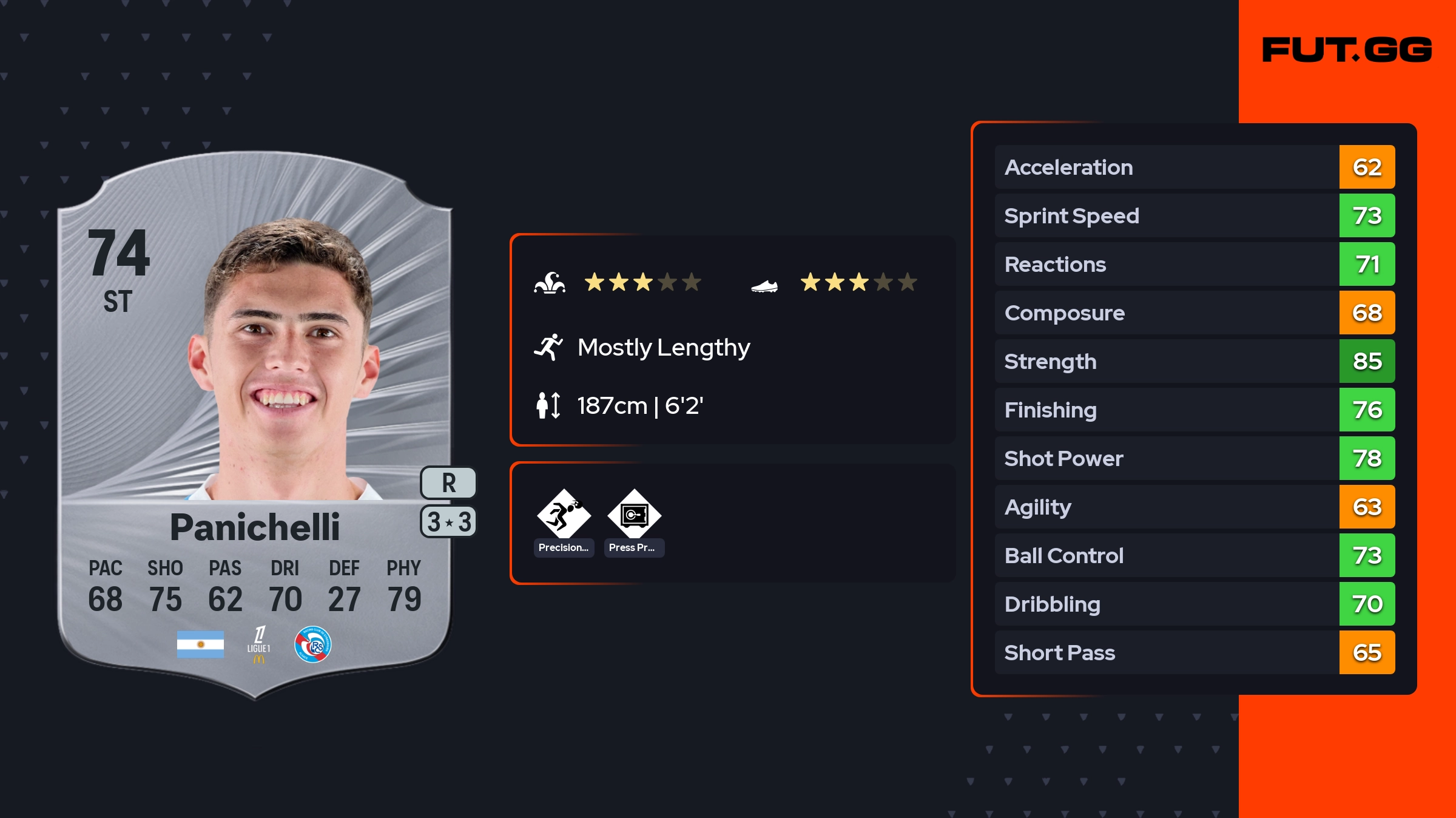Image resolution: width=1456 pixels, height=818 pixels.
Task: Click the Press Proven playstyle icon
Action: (x=634, y=515)
